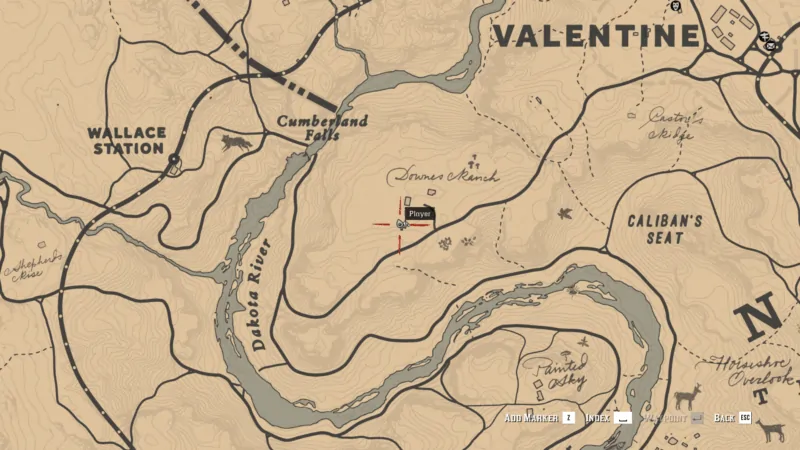Select the Player marker on the map

400,225
